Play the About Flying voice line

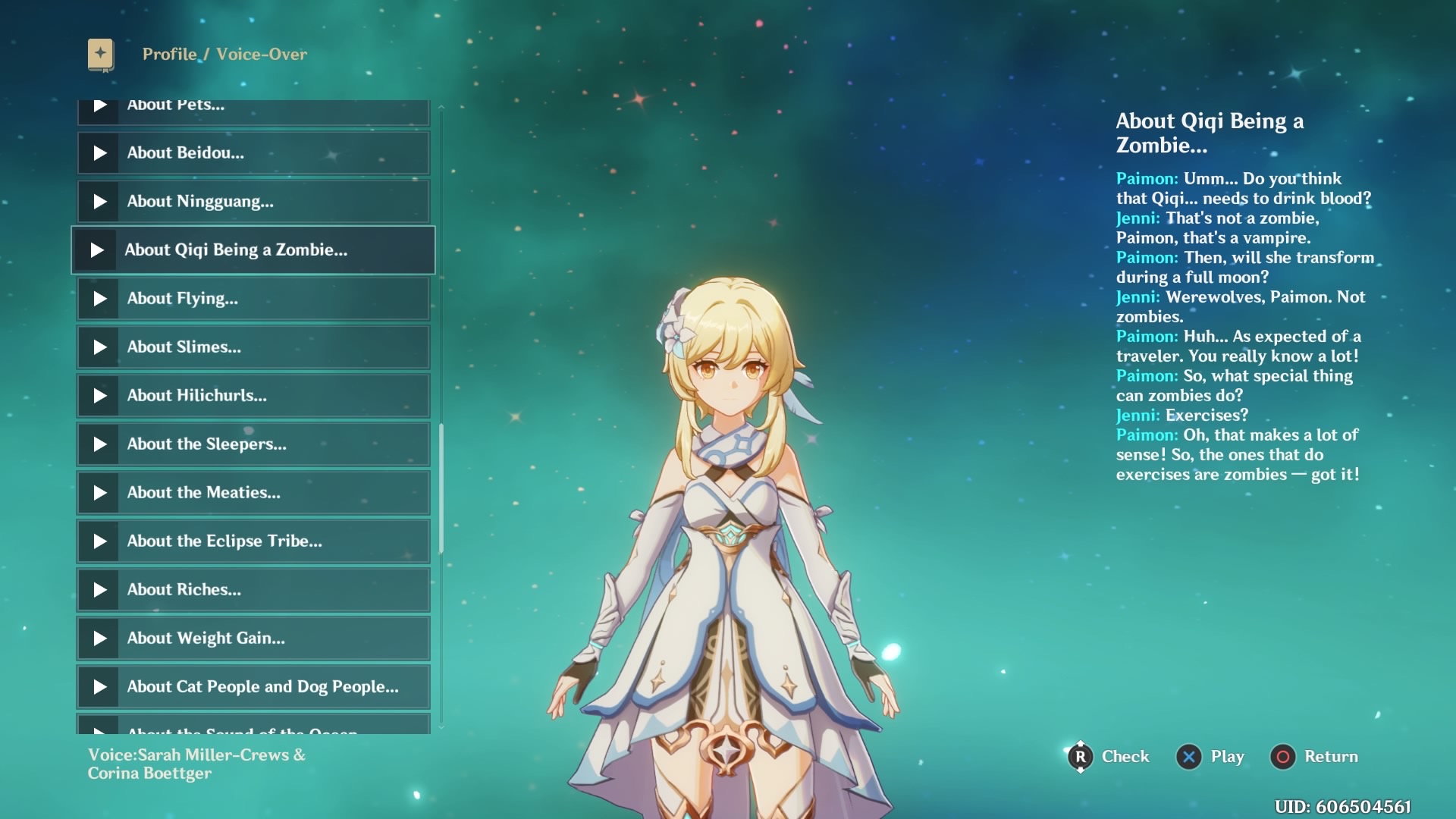[100, 299]
